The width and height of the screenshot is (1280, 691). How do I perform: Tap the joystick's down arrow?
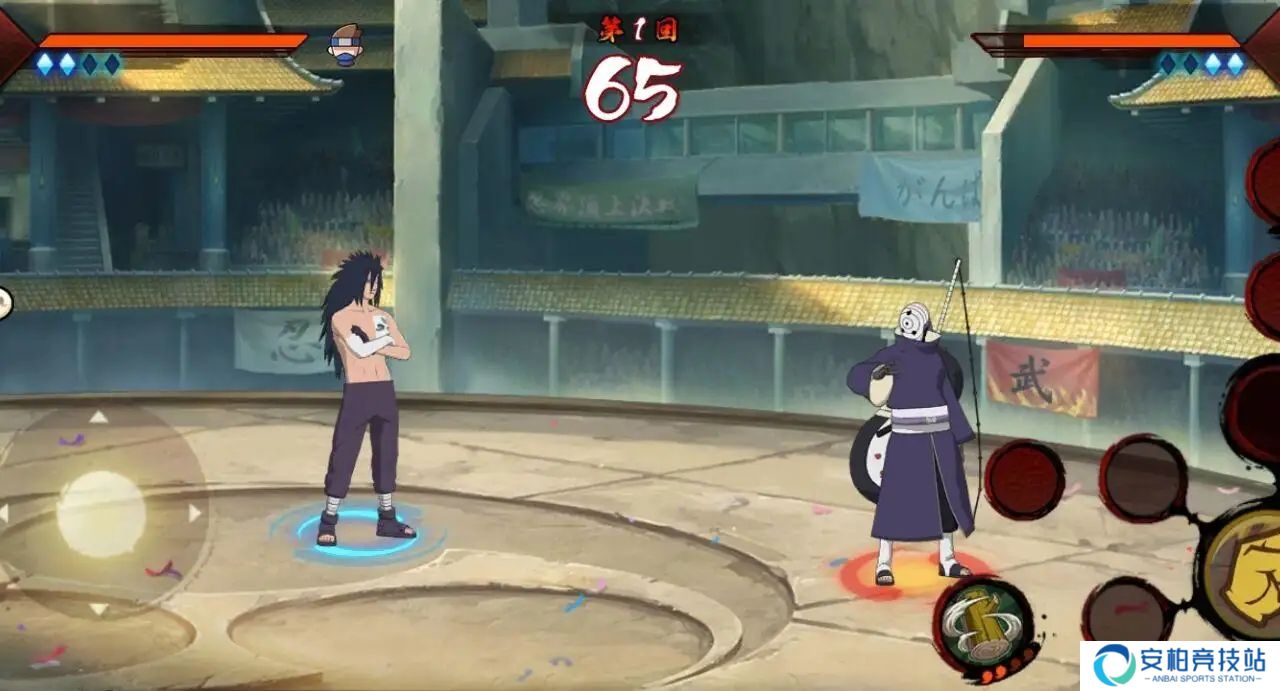(98, 608)
